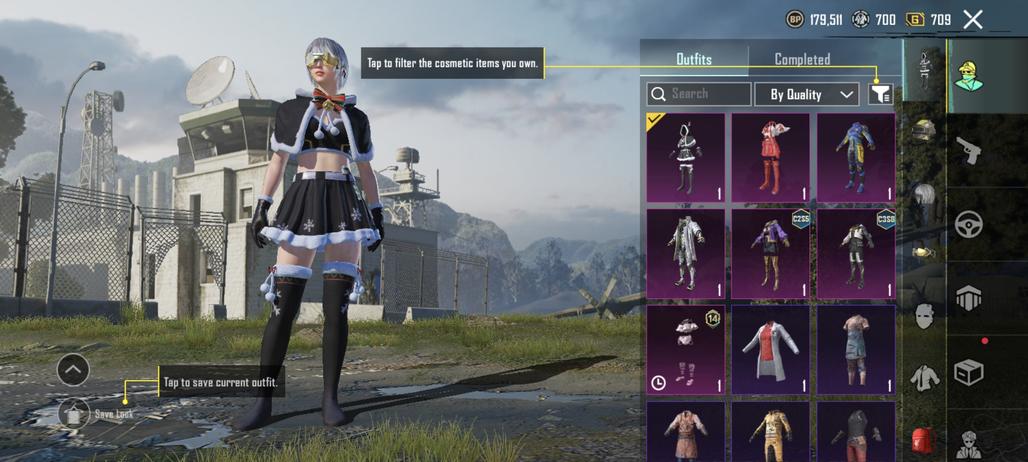The width and height of the screenshot is (1028, 462).
Task: Choose the outfit with C2S5 badge
Action: tap(770, 253)
